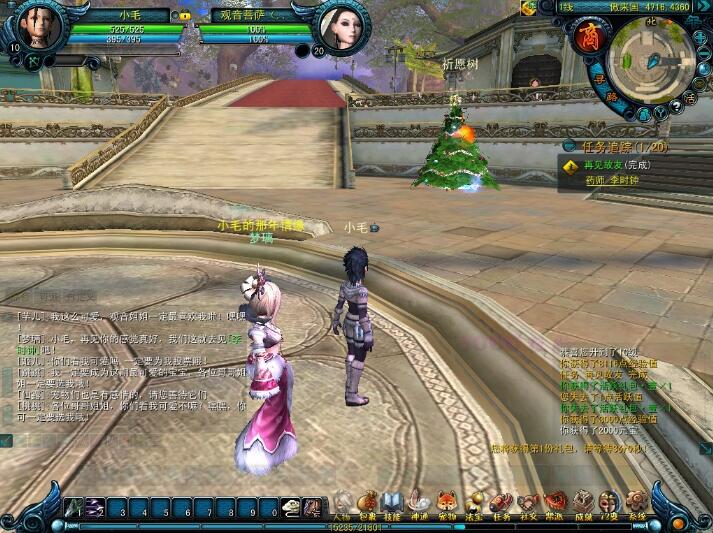
Task: Open the 任务 quest log
Action: pos(500,503)
